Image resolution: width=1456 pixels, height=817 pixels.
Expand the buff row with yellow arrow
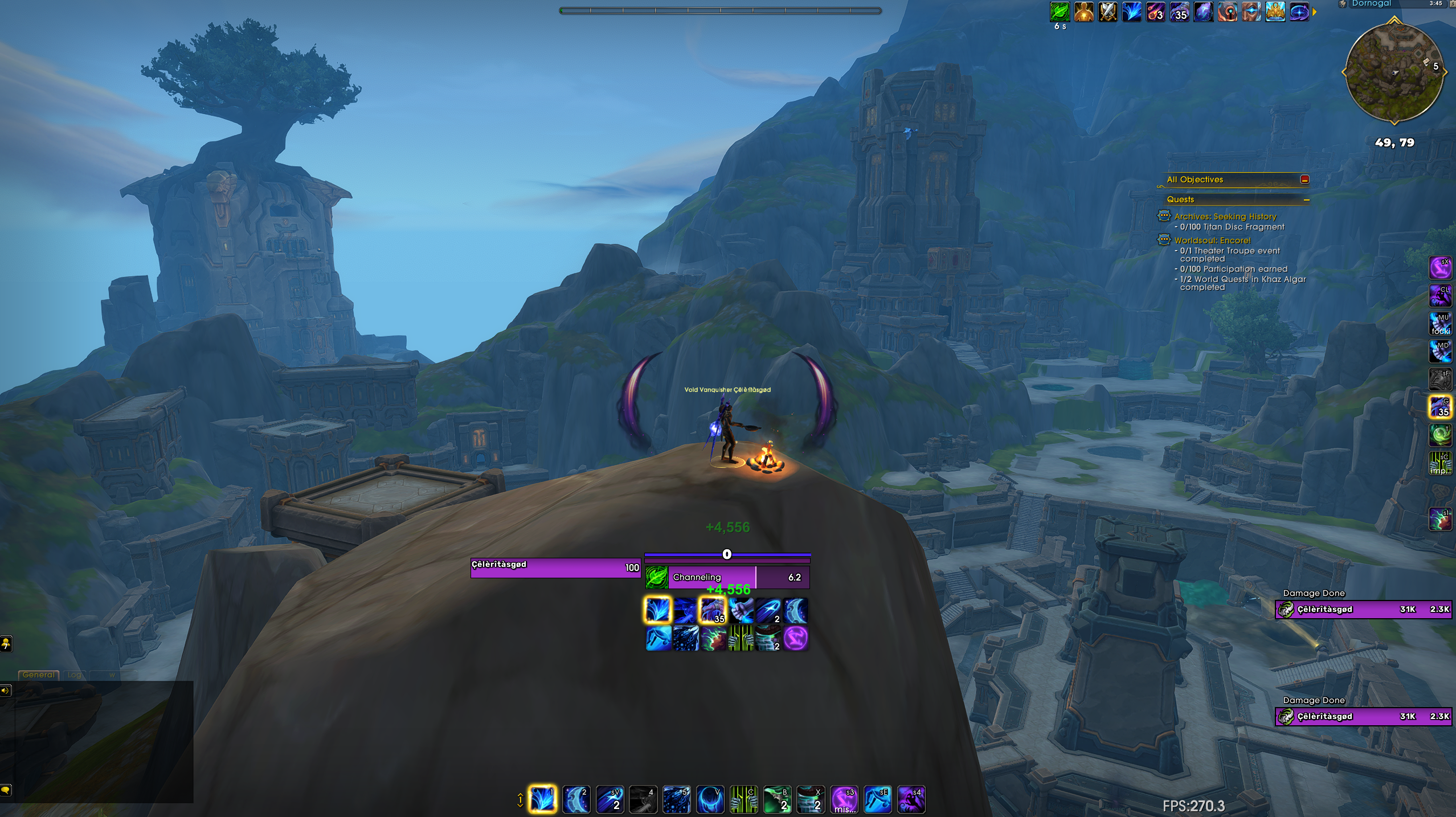pyautogui.click(x=1315, y=12)
